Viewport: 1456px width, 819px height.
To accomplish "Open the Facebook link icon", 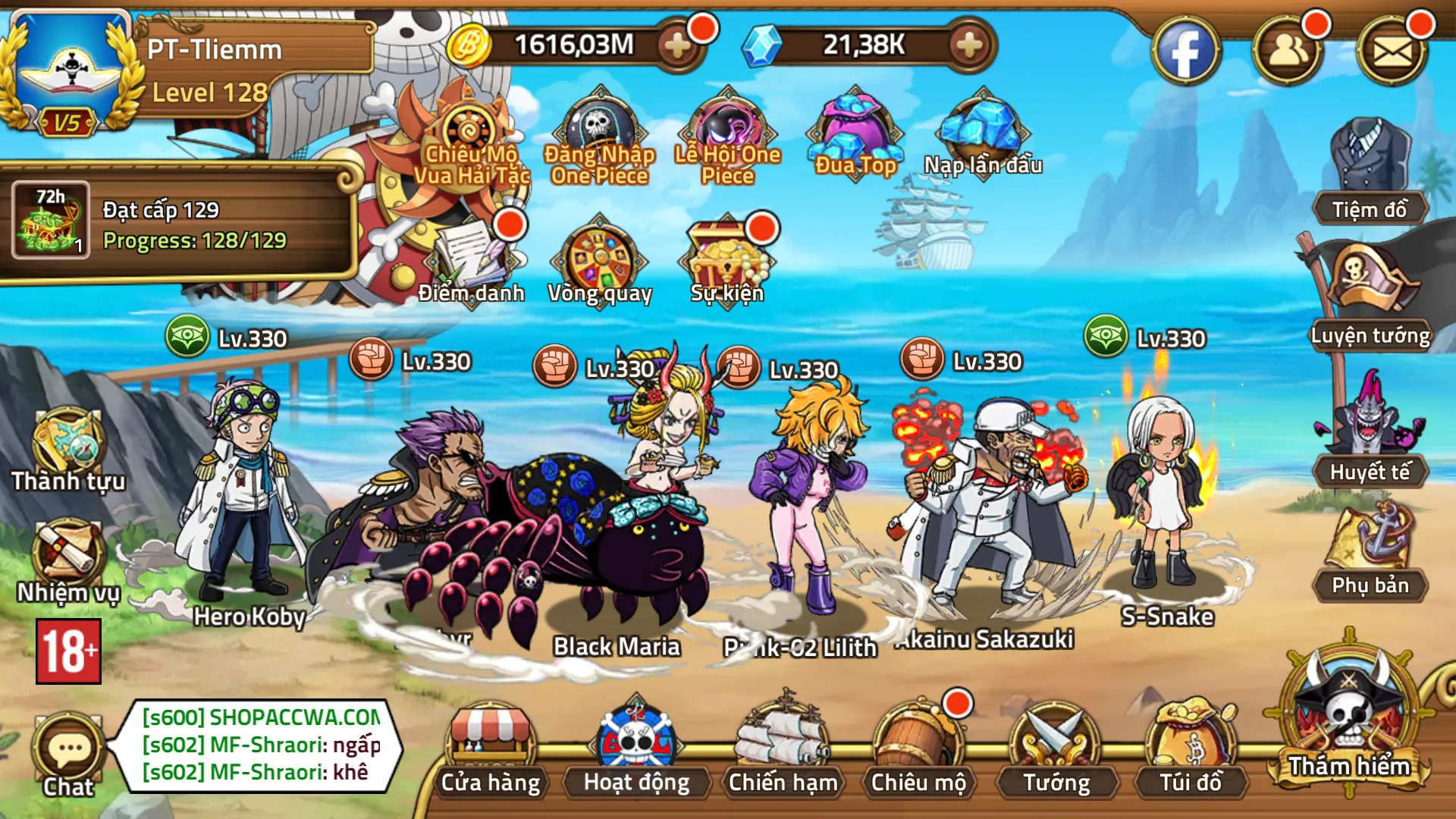I will click(1185, 52).
